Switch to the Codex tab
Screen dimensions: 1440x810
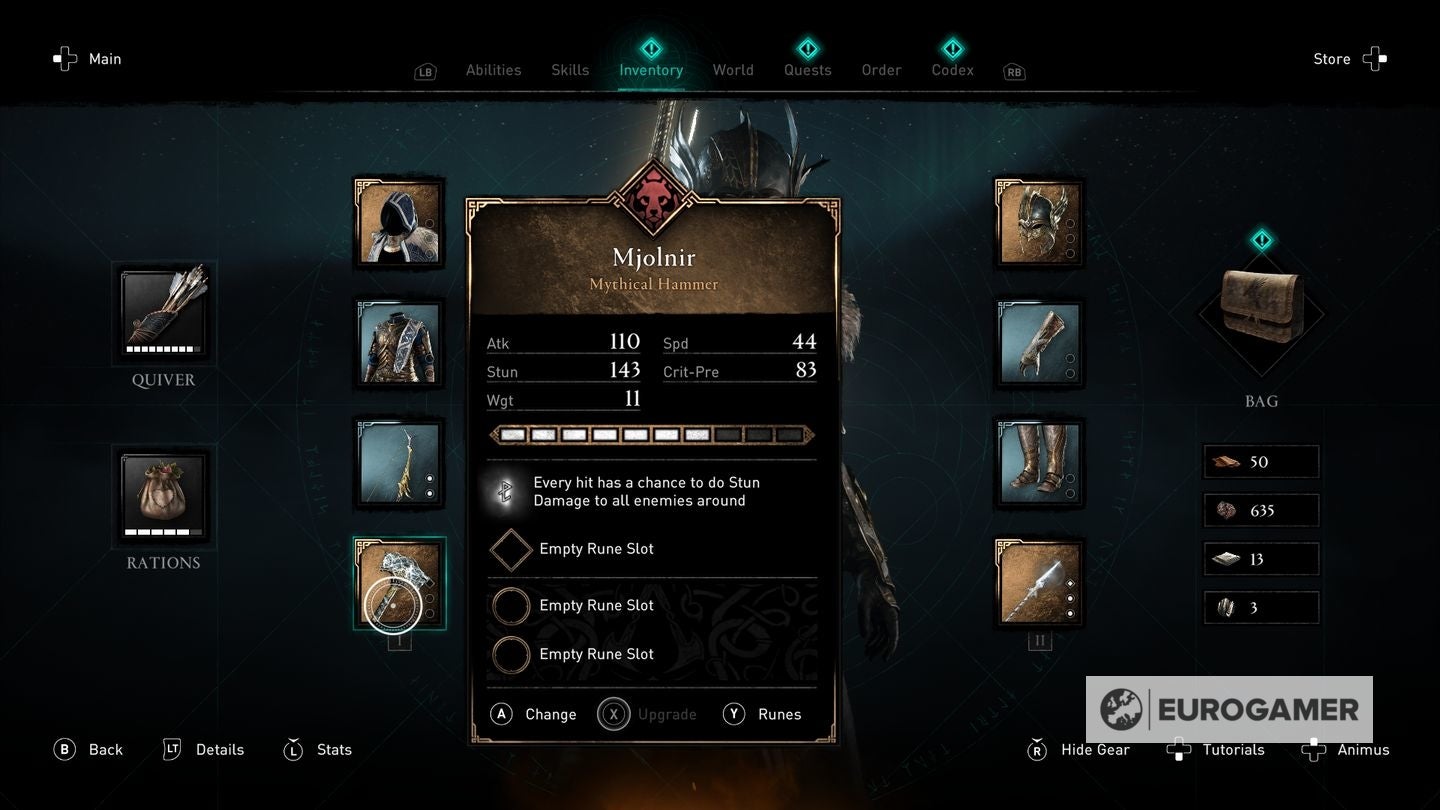(x=951, y=70)
